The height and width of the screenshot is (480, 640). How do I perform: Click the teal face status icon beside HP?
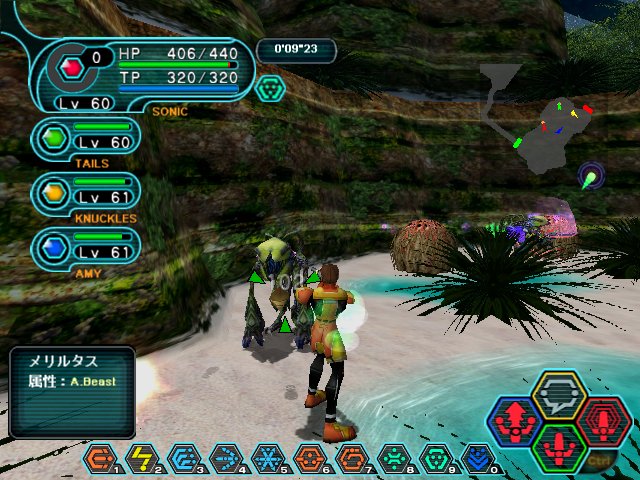click(x=270, y=88)
